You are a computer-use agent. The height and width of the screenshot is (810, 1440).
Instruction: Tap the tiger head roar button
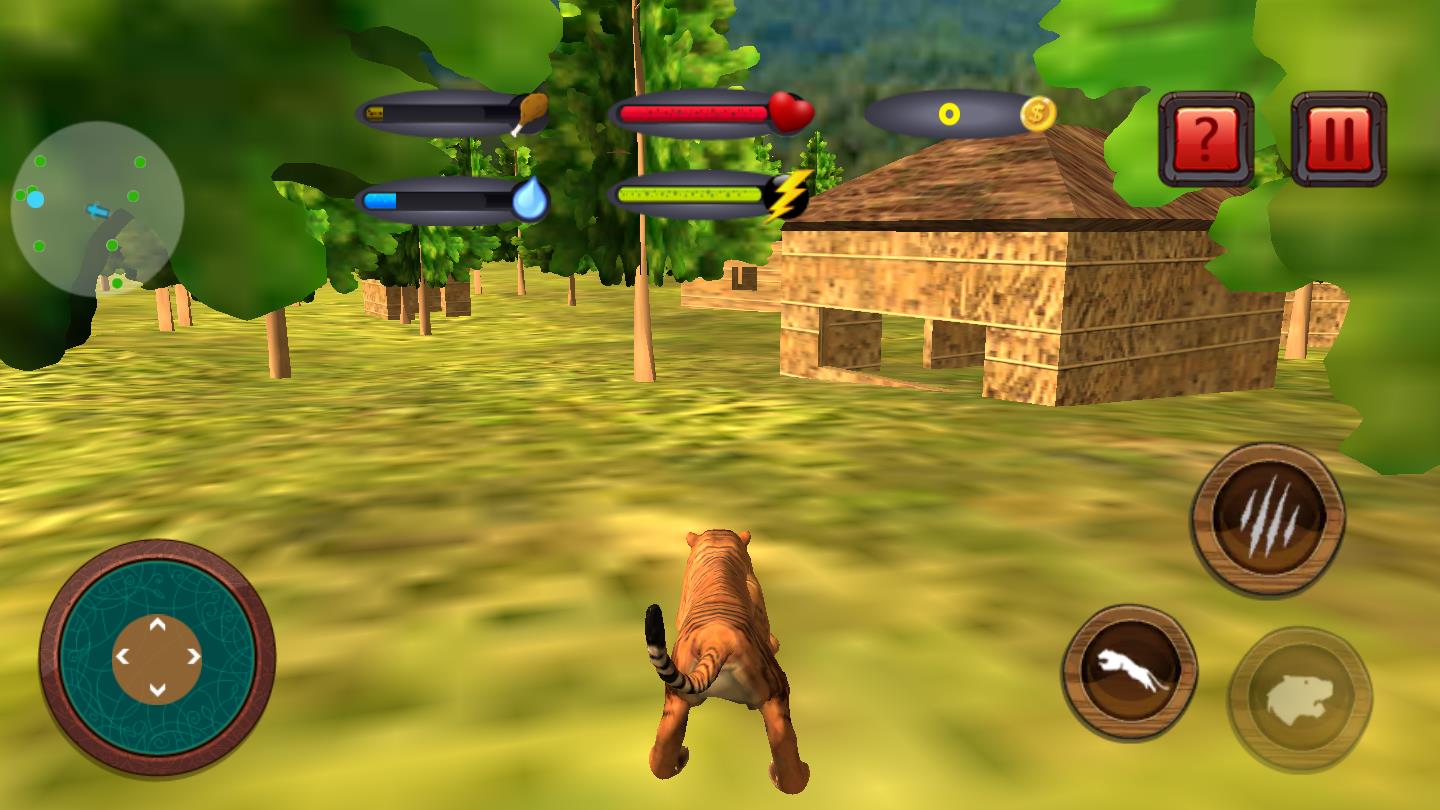coord(1299,698)
